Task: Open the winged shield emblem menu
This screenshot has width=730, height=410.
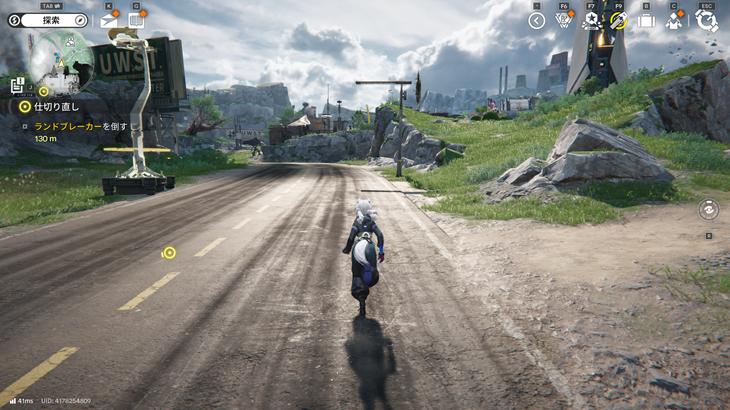Action: (564, 20)
